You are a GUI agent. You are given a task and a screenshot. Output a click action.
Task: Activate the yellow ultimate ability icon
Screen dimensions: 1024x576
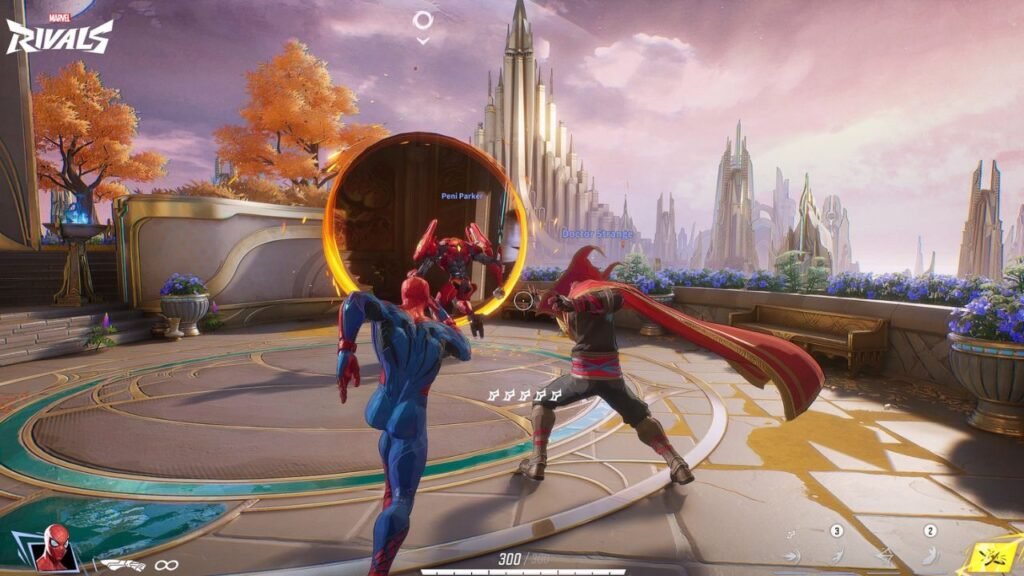[x=991, y=554]
